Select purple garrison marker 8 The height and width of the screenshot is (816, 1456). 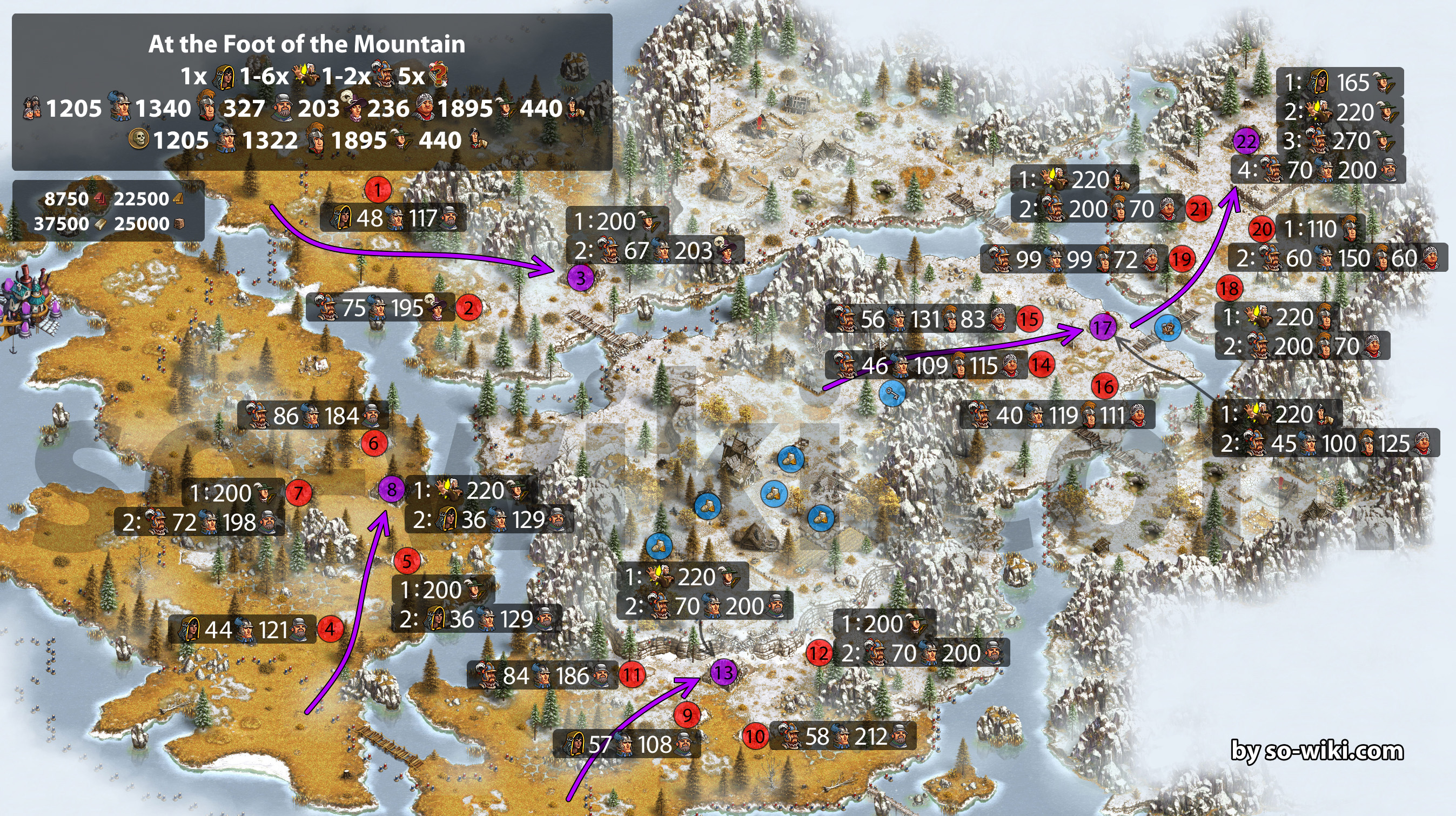pyautogui.click(x=391, y=490)
